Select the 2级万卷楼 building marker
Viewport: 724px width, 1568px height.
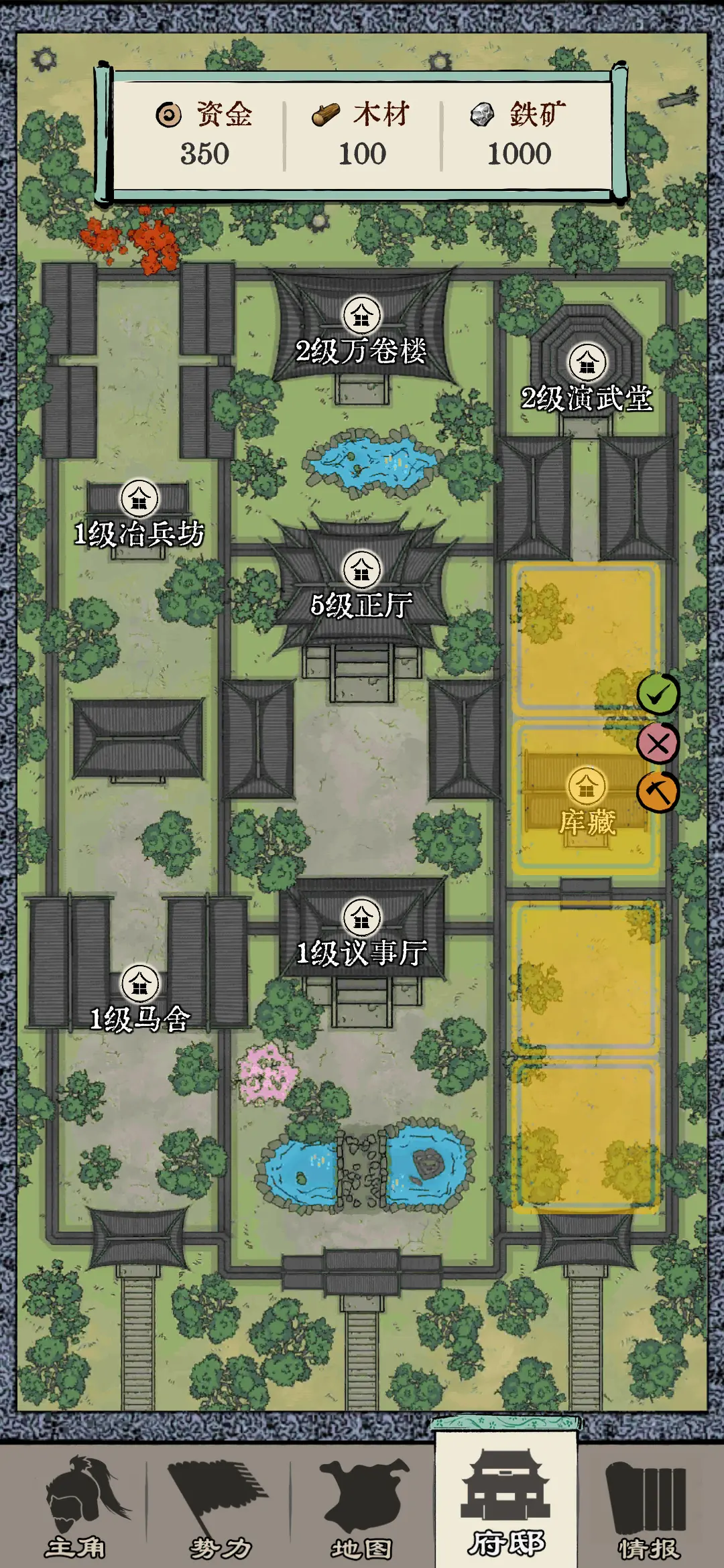click(x=361, y=316)
